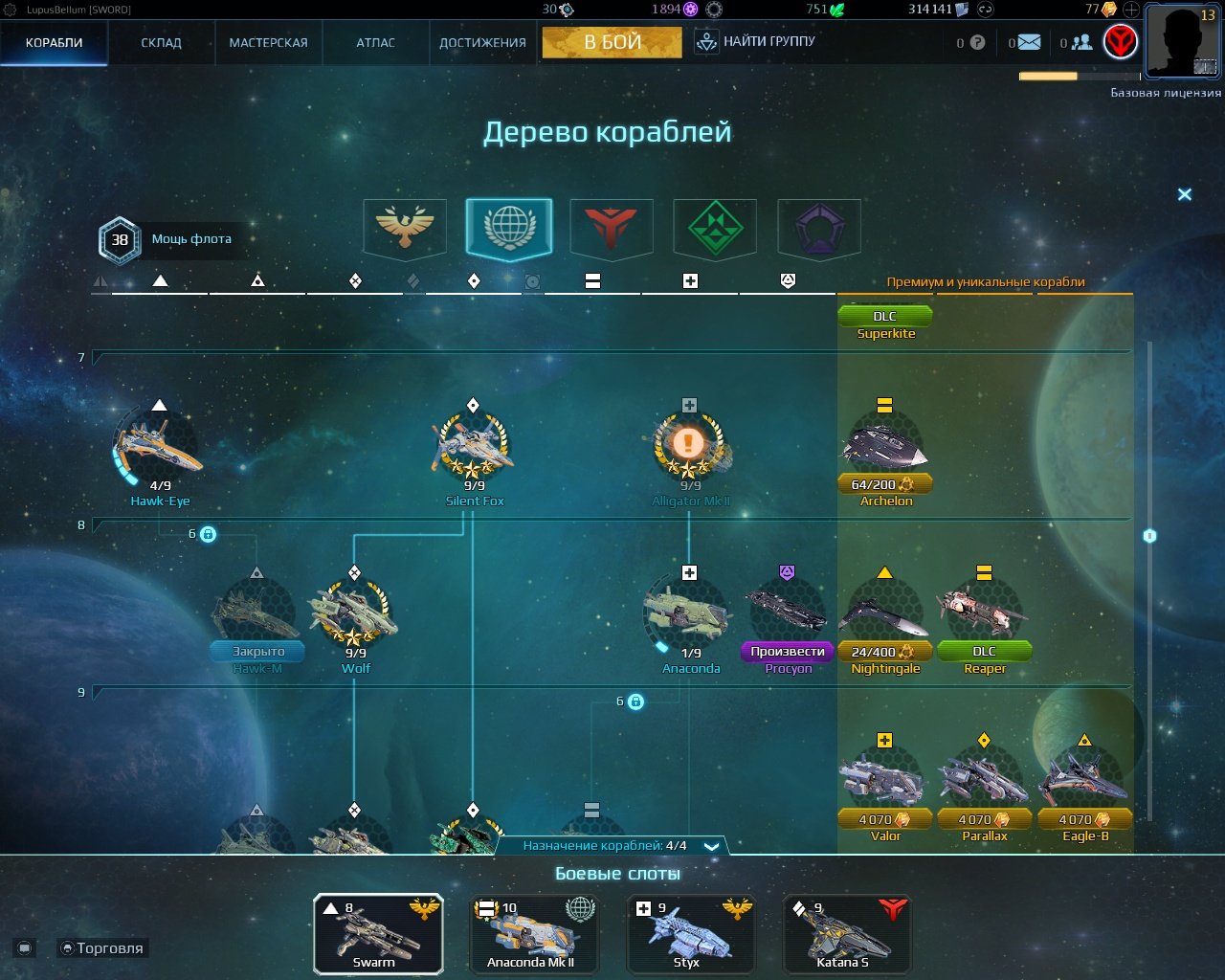Open the Склад (warehouse) tab
1225x980 pixels.
(x=161, y=43)
